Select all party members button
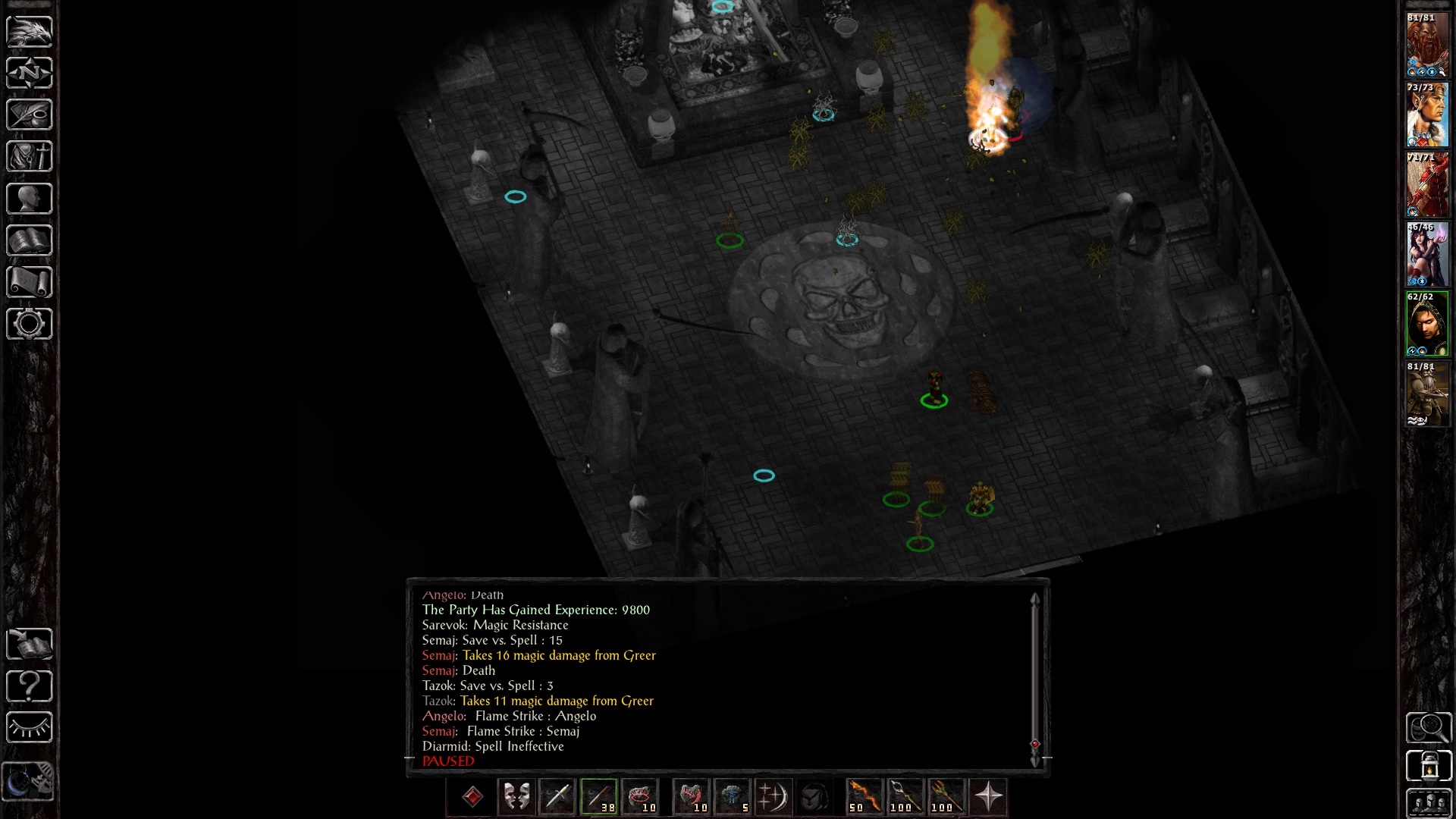The width and height of the screenshot is (1456, 819). pos(1429,804)
